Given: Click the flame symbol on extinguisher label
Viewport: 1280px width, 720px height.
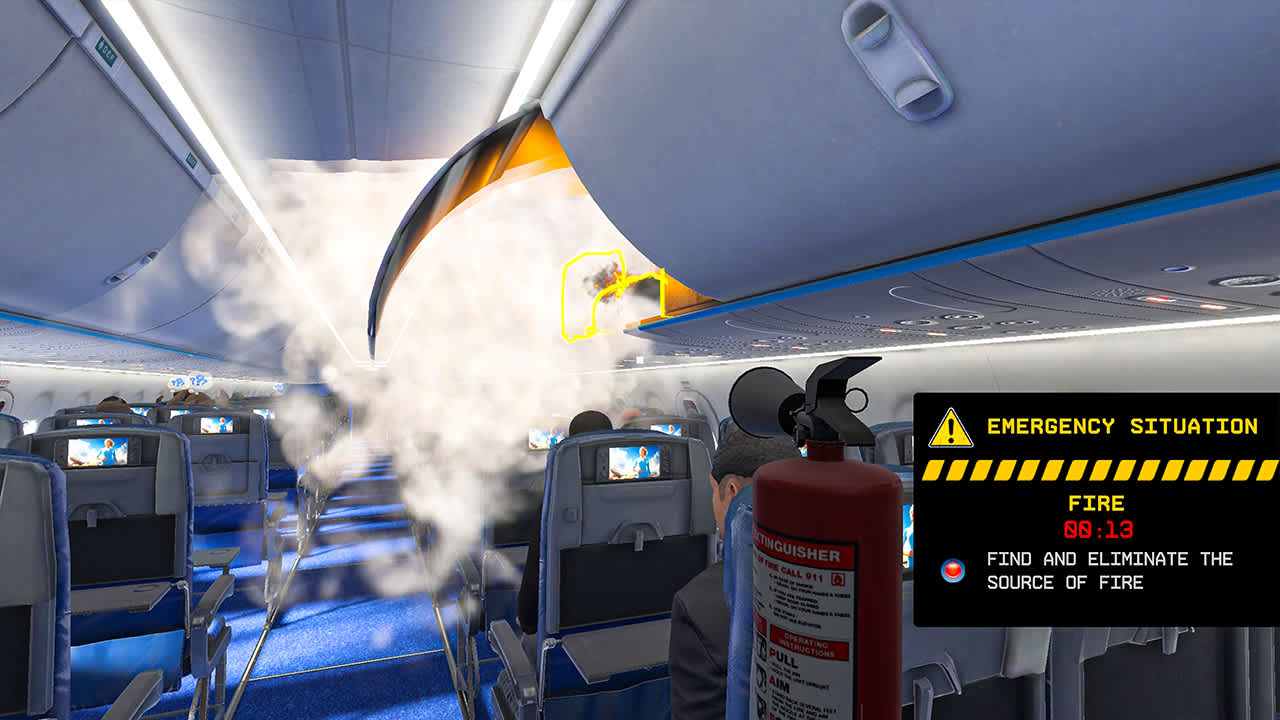Looking at the screenshot, I should pos(838,580).
